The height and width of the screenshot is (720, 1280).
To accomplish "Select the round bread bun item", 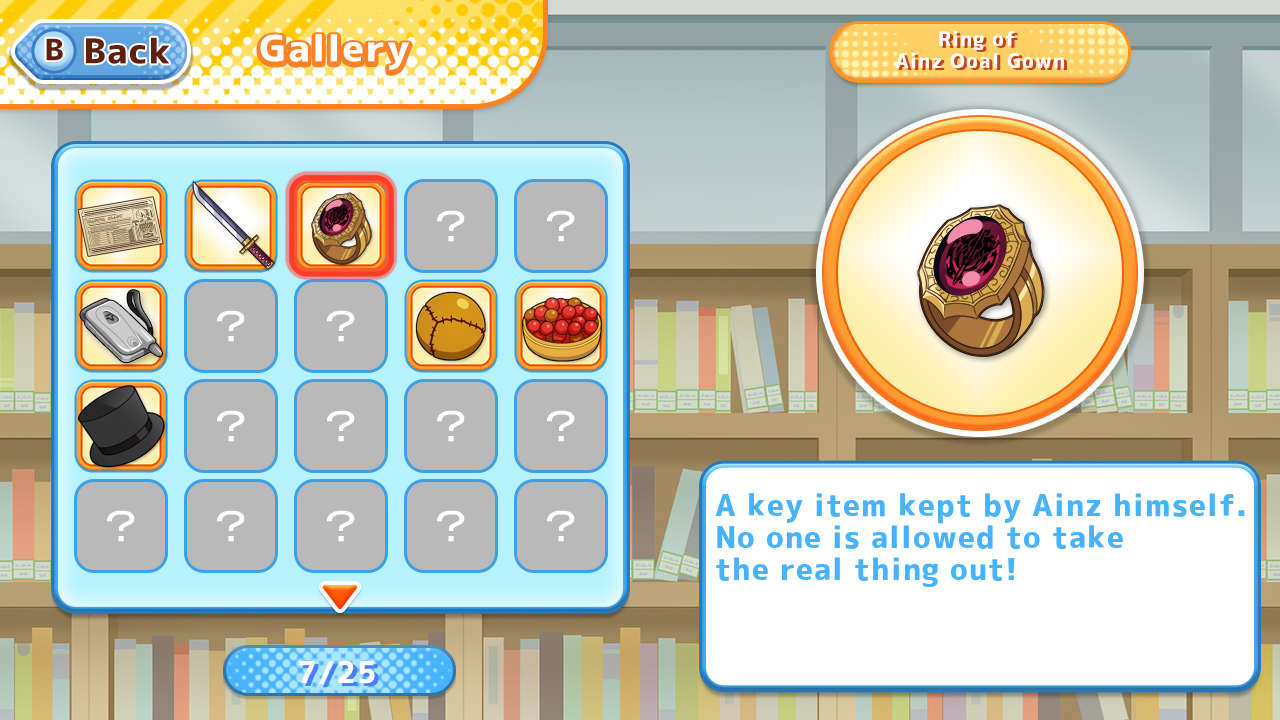I will point(451,326).
